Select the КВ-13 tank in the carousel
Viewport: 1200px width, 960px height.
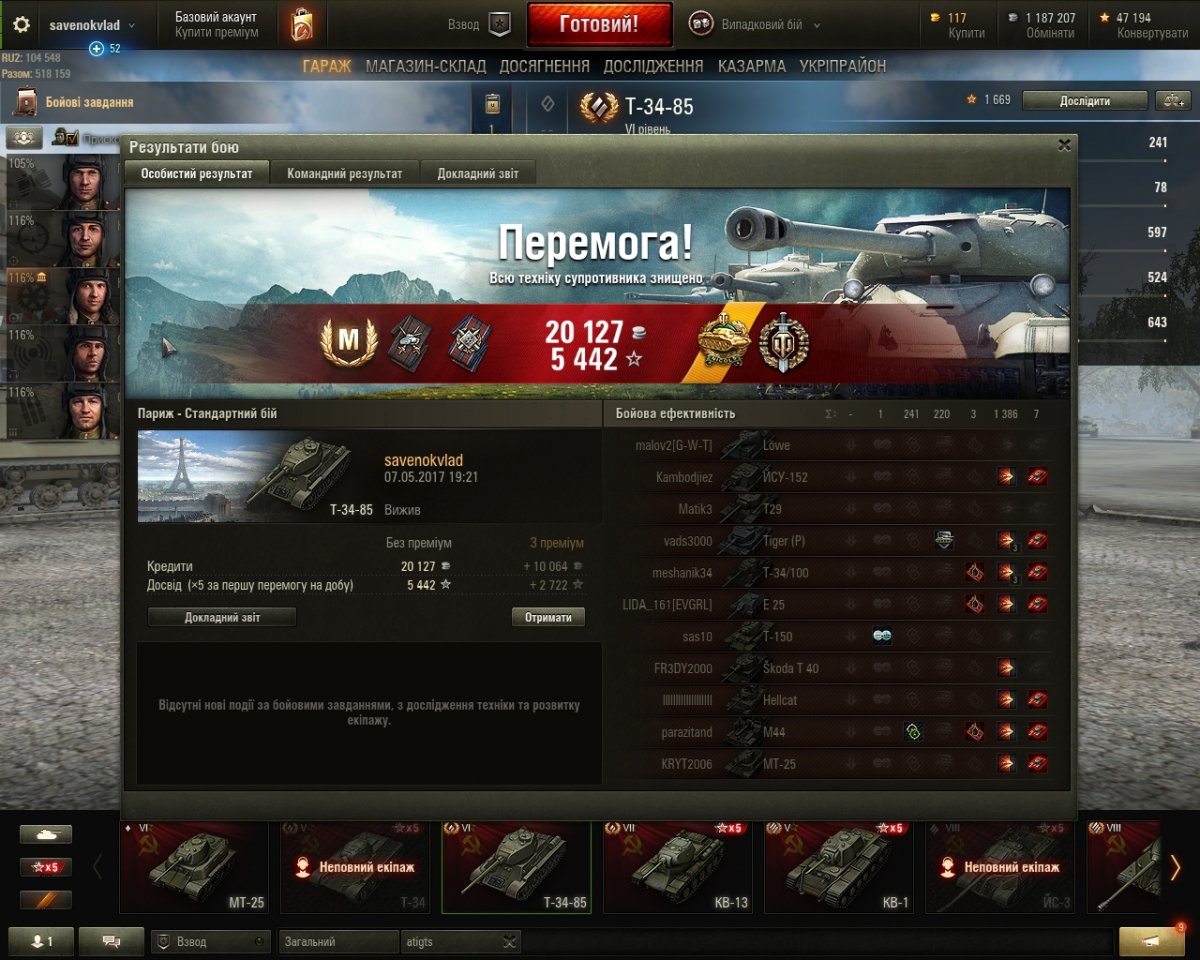(682, 867)
